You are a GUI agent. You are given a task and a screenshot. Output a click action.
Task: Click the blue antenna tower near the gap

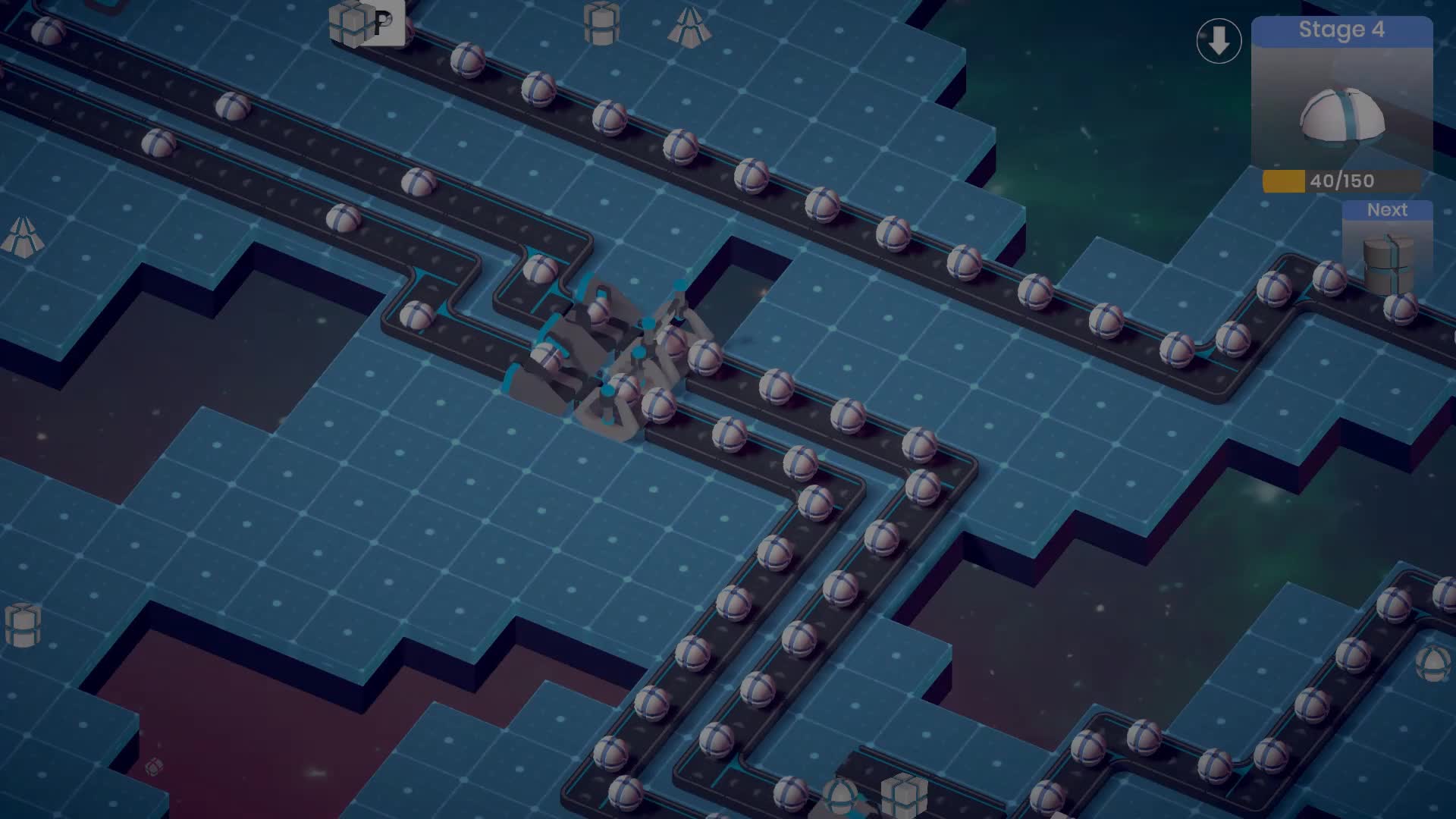tap(679, 284)
